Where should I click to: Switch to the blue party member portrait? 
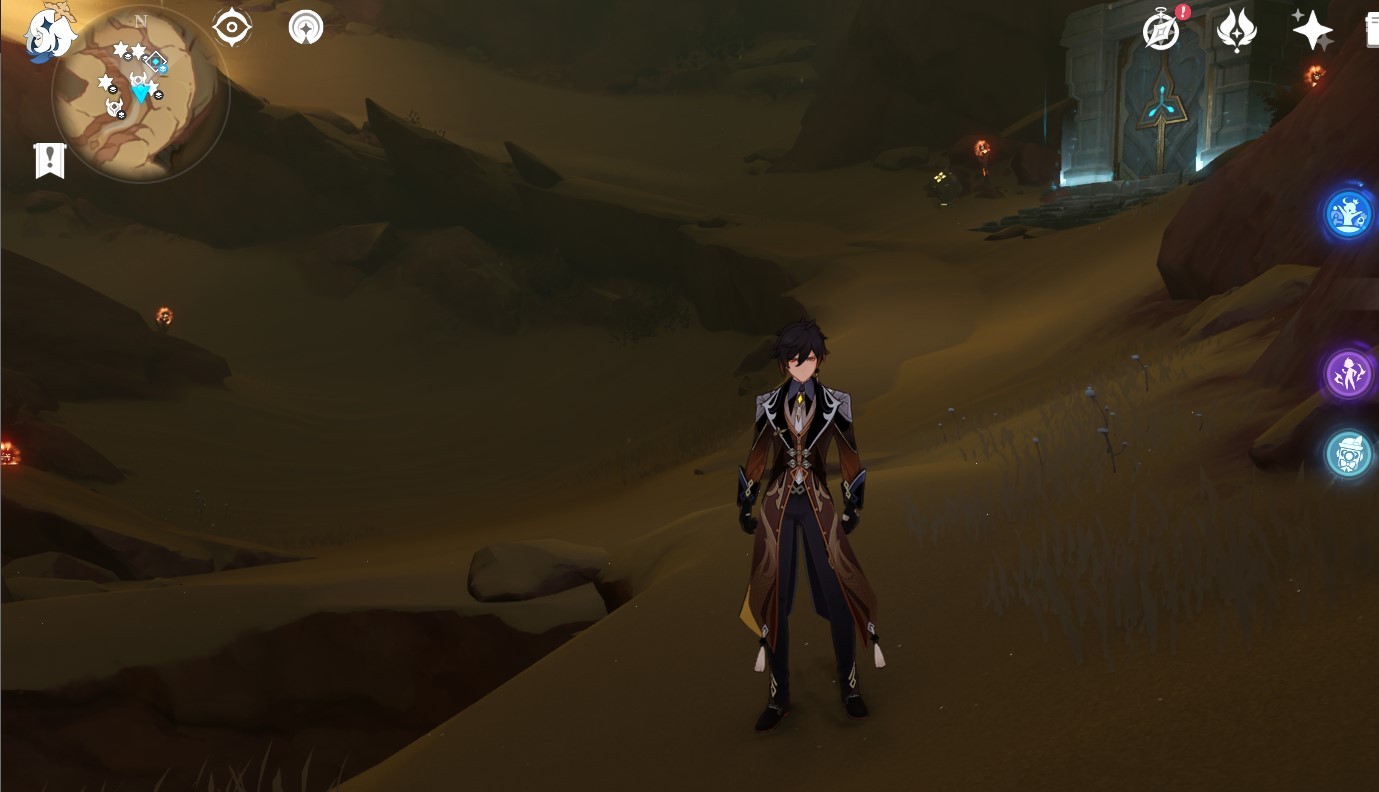click(1348, 214)
